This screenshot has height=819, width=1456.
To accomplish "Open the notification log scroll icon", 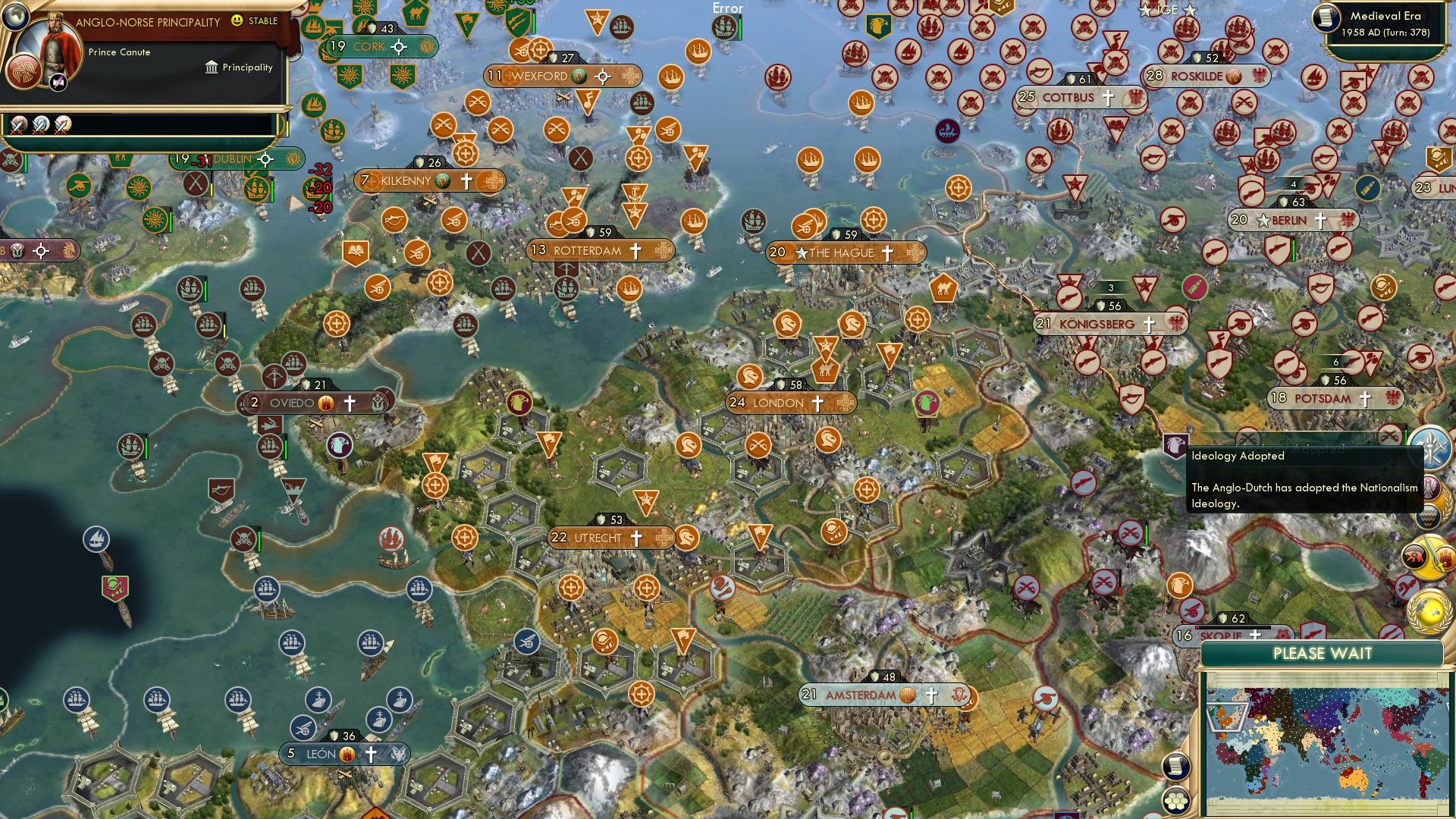I will pos(1176,767).
